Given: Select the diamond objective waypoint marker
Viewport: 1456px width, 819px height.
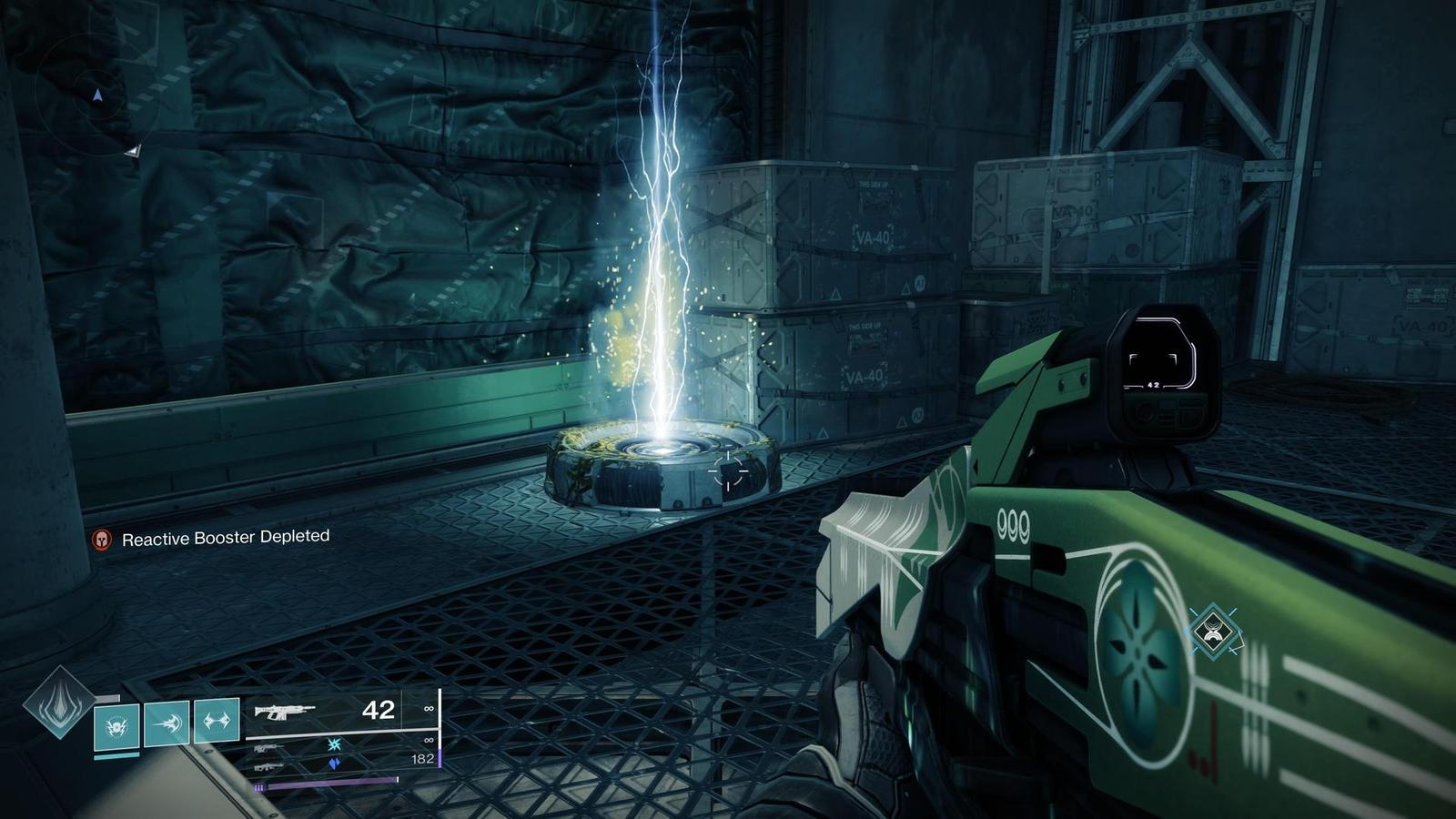Looking at the screenshot, I should [x=1213, y=629].
